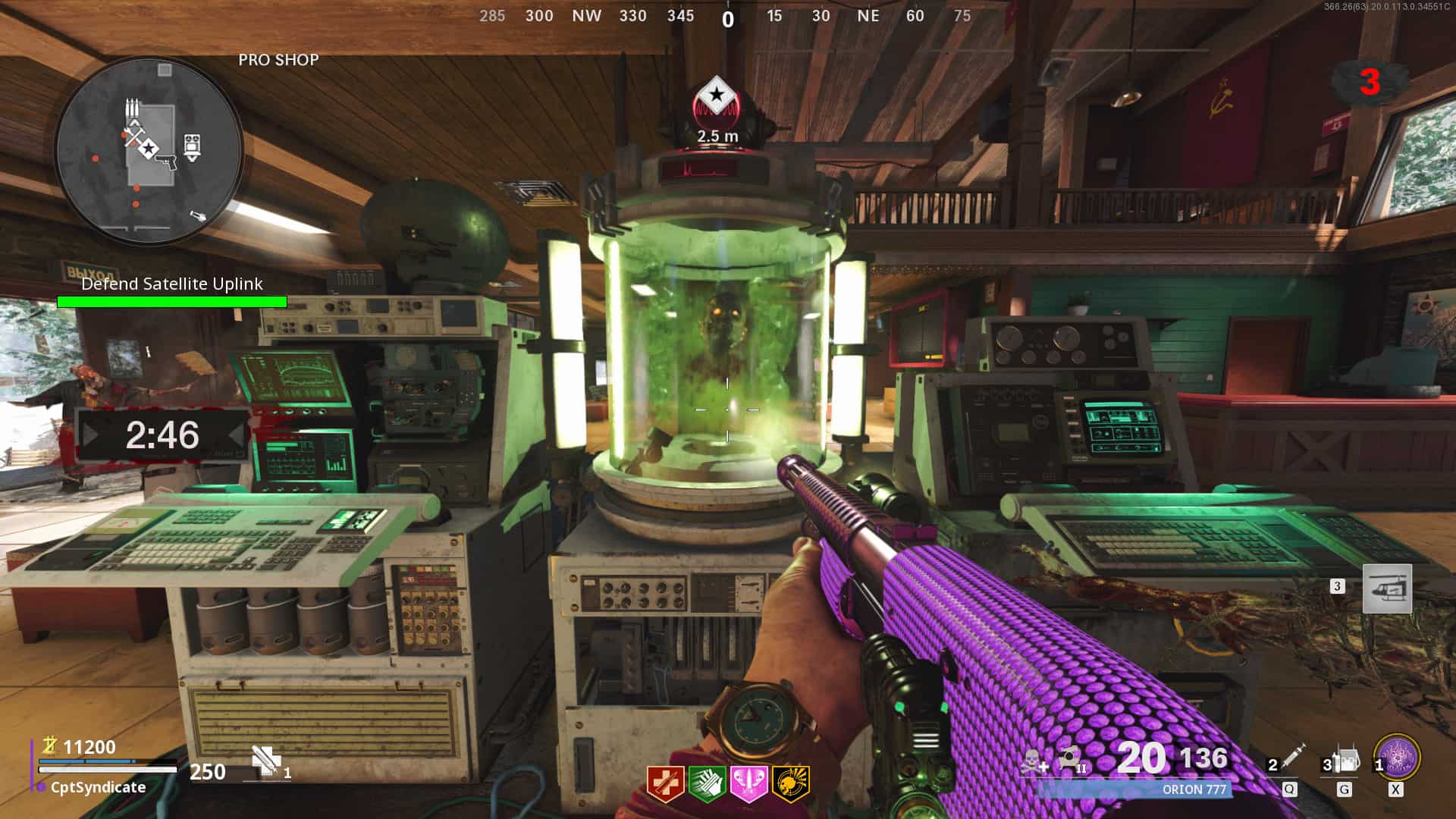Click the Defend Satellite Uplink objective tracker

click(x=172, y=292)
